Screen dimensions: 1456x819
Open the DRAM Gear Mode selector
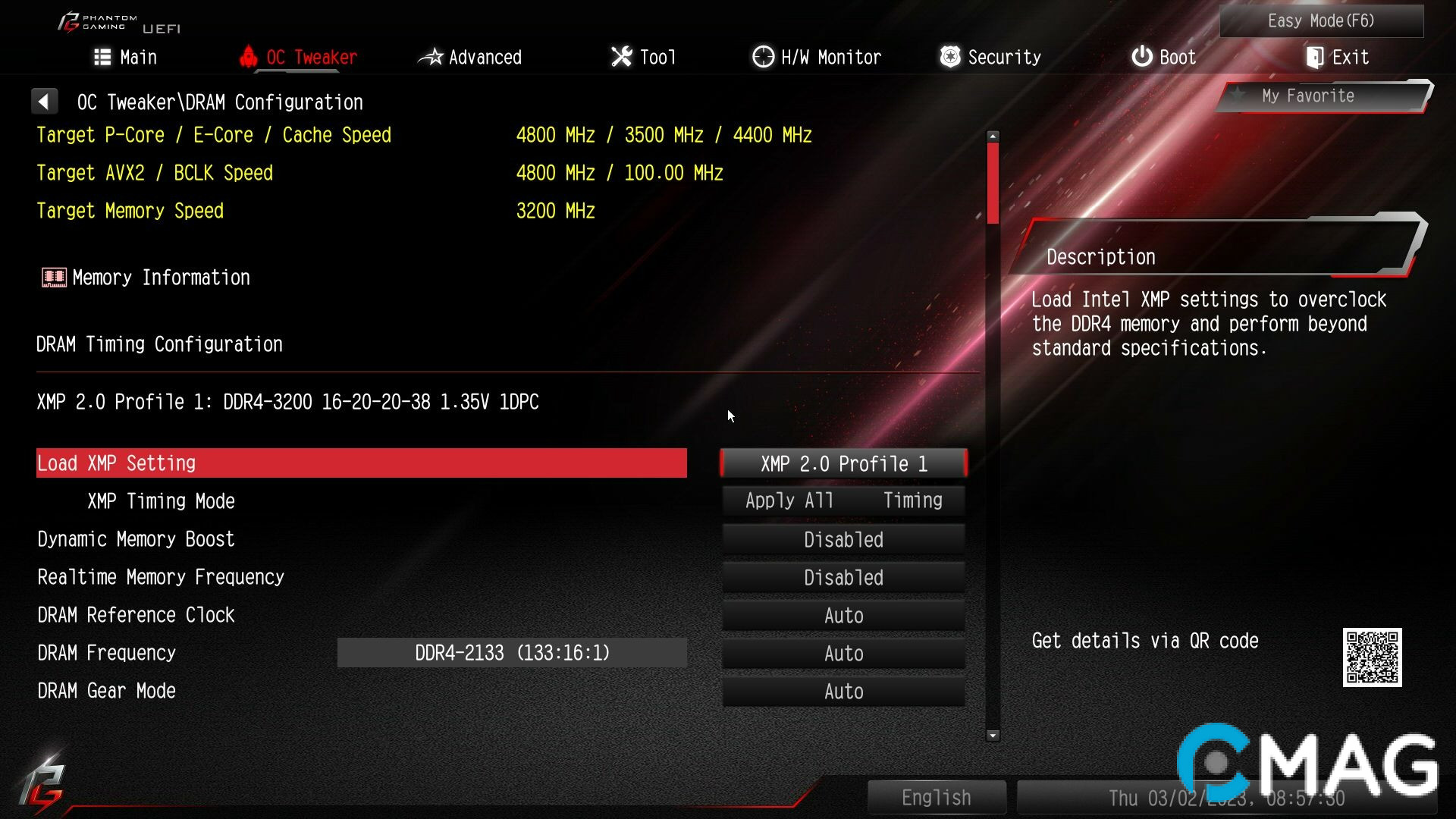tap(843, 691)
